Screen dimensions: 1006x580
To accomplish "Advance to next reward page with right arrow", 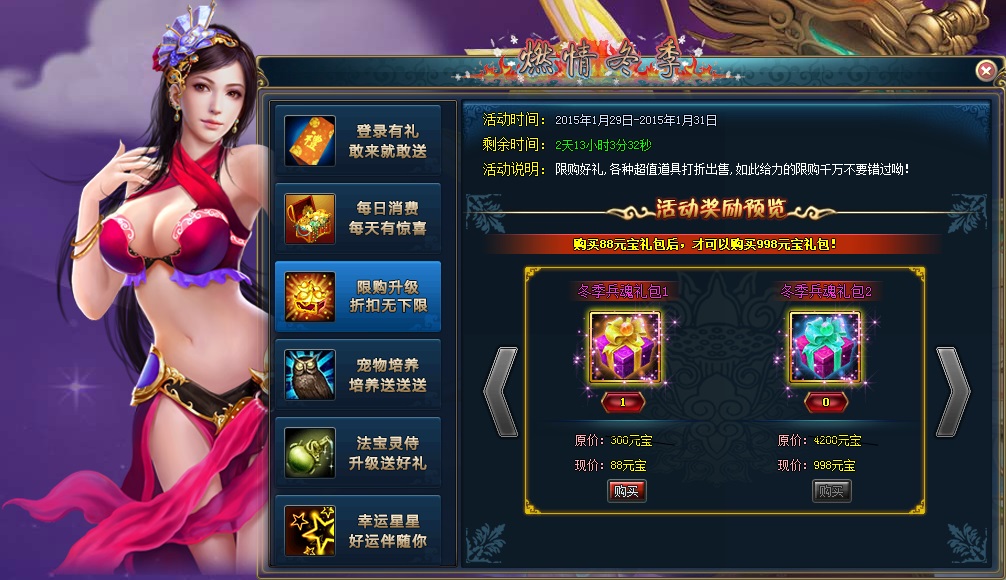I will (952, 391).
